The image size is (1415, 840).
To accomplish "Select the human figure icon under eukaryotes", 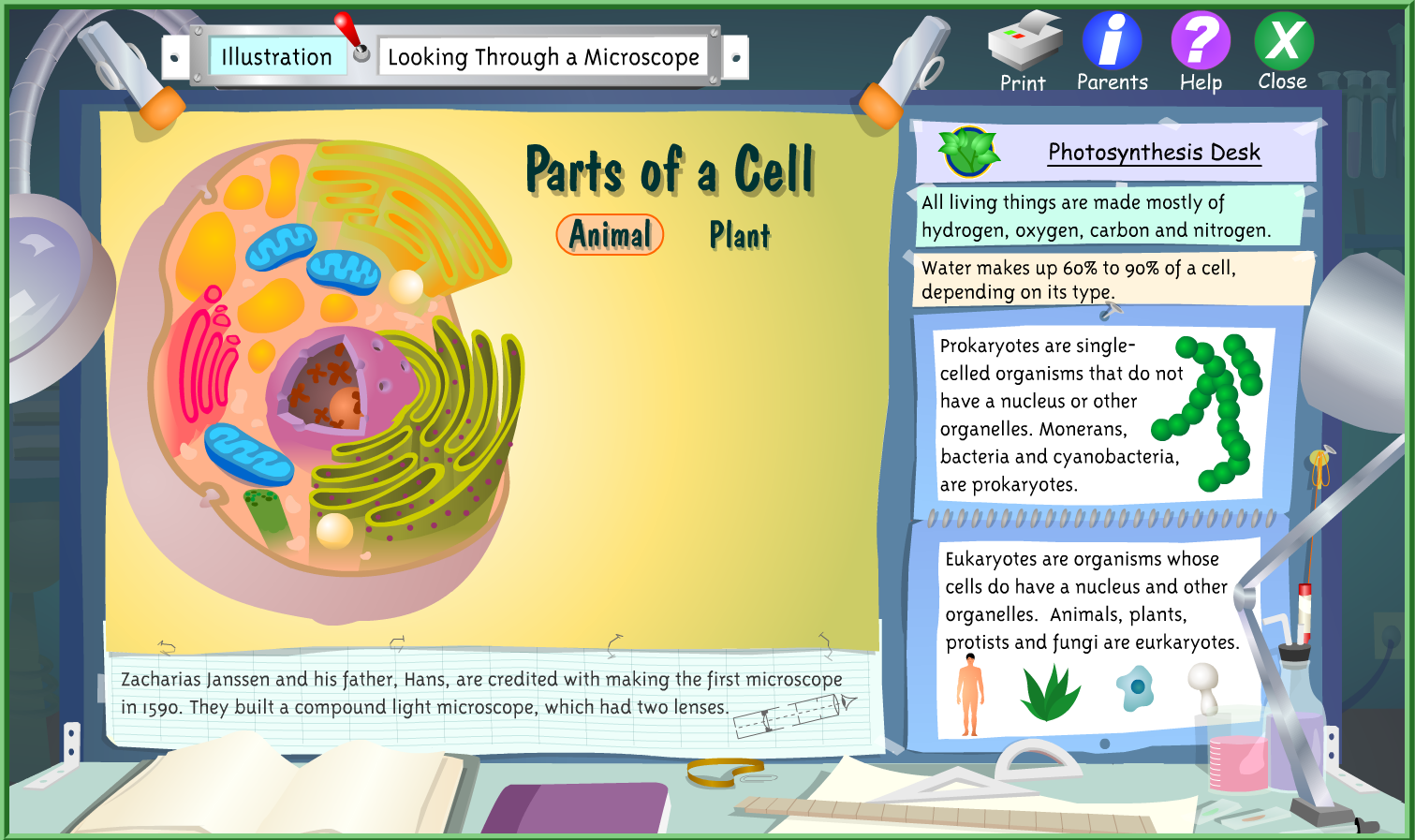I will [969, 690].
